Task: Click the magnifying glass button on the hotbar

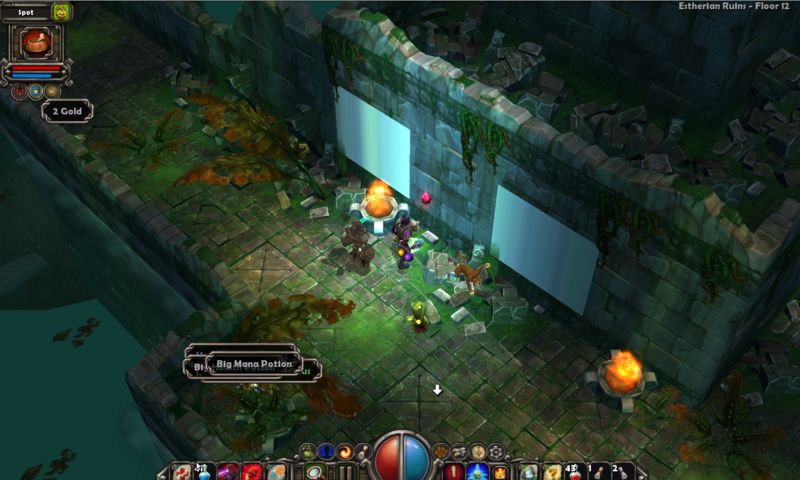Action: point(315,471)
